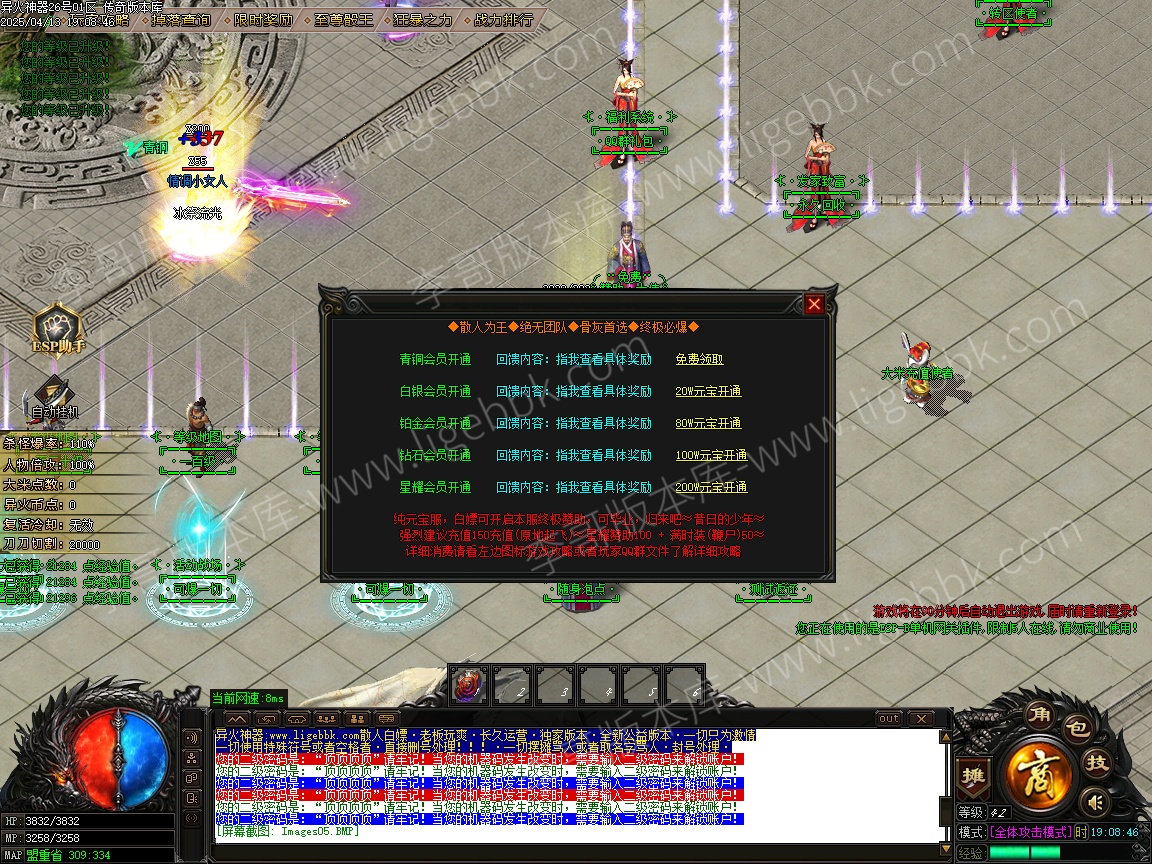
Task: Toggle 自动挂机 auto-battle
Action: point(54,395)
